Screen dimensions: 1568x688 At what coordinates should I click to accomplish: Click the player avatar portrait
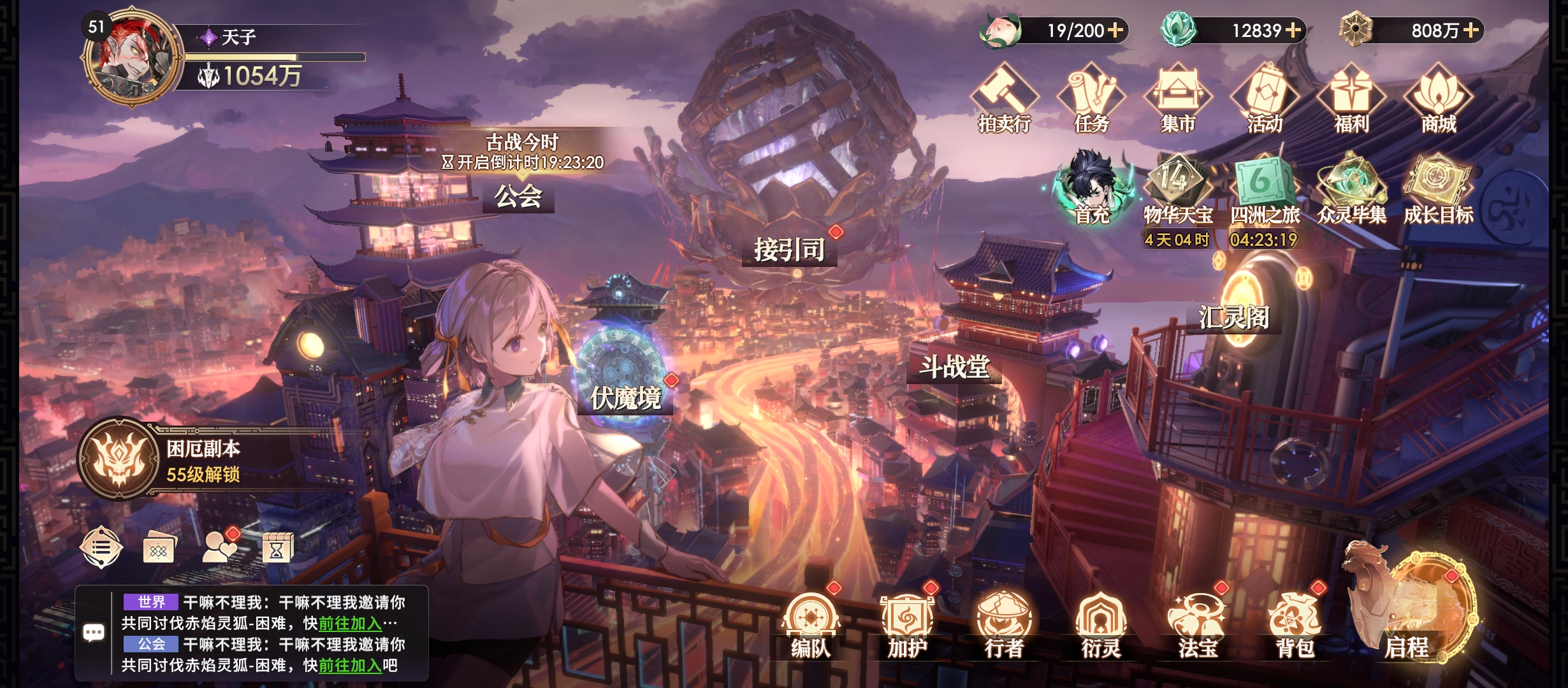131,57
